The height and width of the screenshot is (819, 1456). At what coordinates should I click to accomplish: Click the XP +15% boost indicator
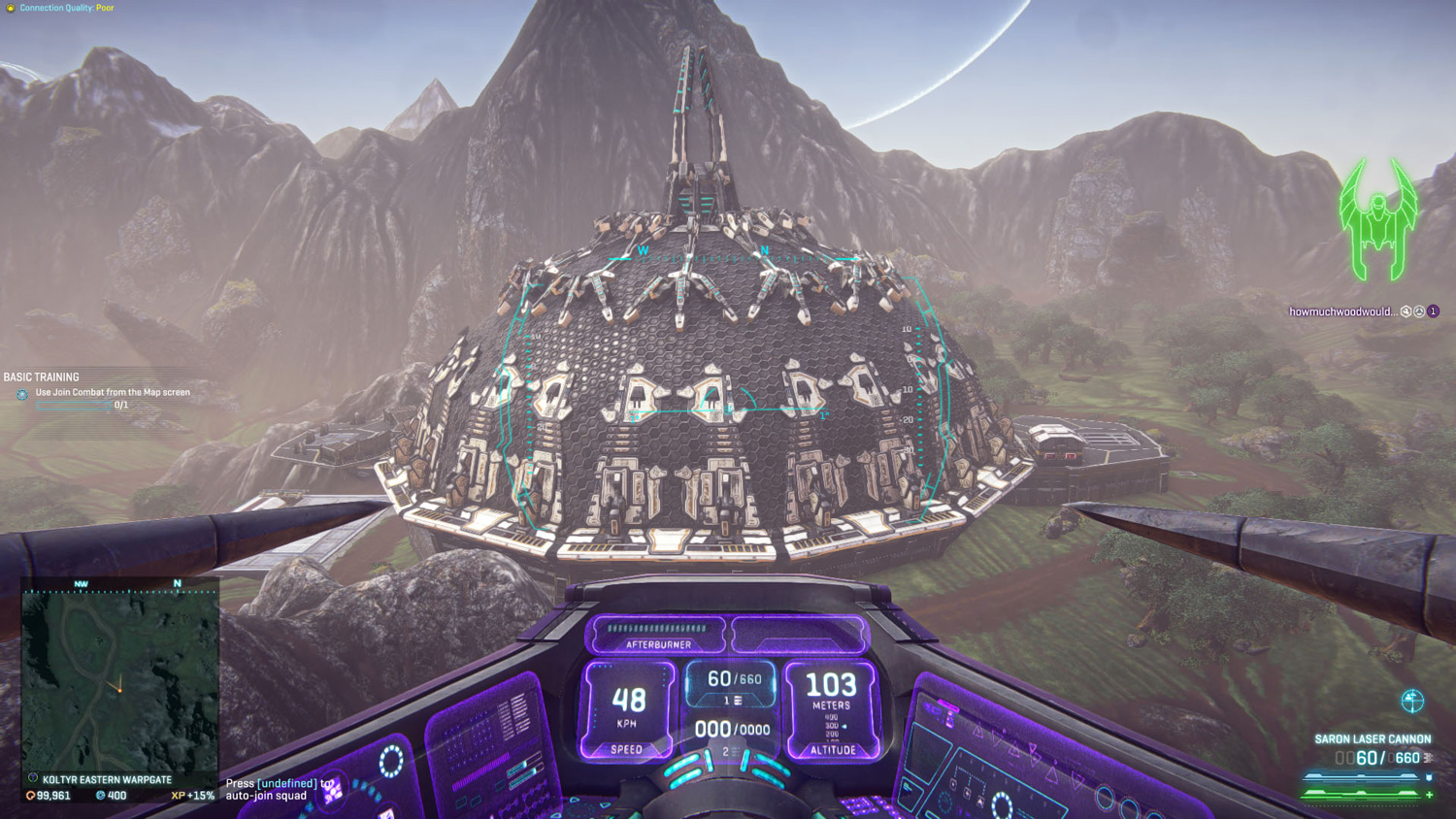coord(192,796)
